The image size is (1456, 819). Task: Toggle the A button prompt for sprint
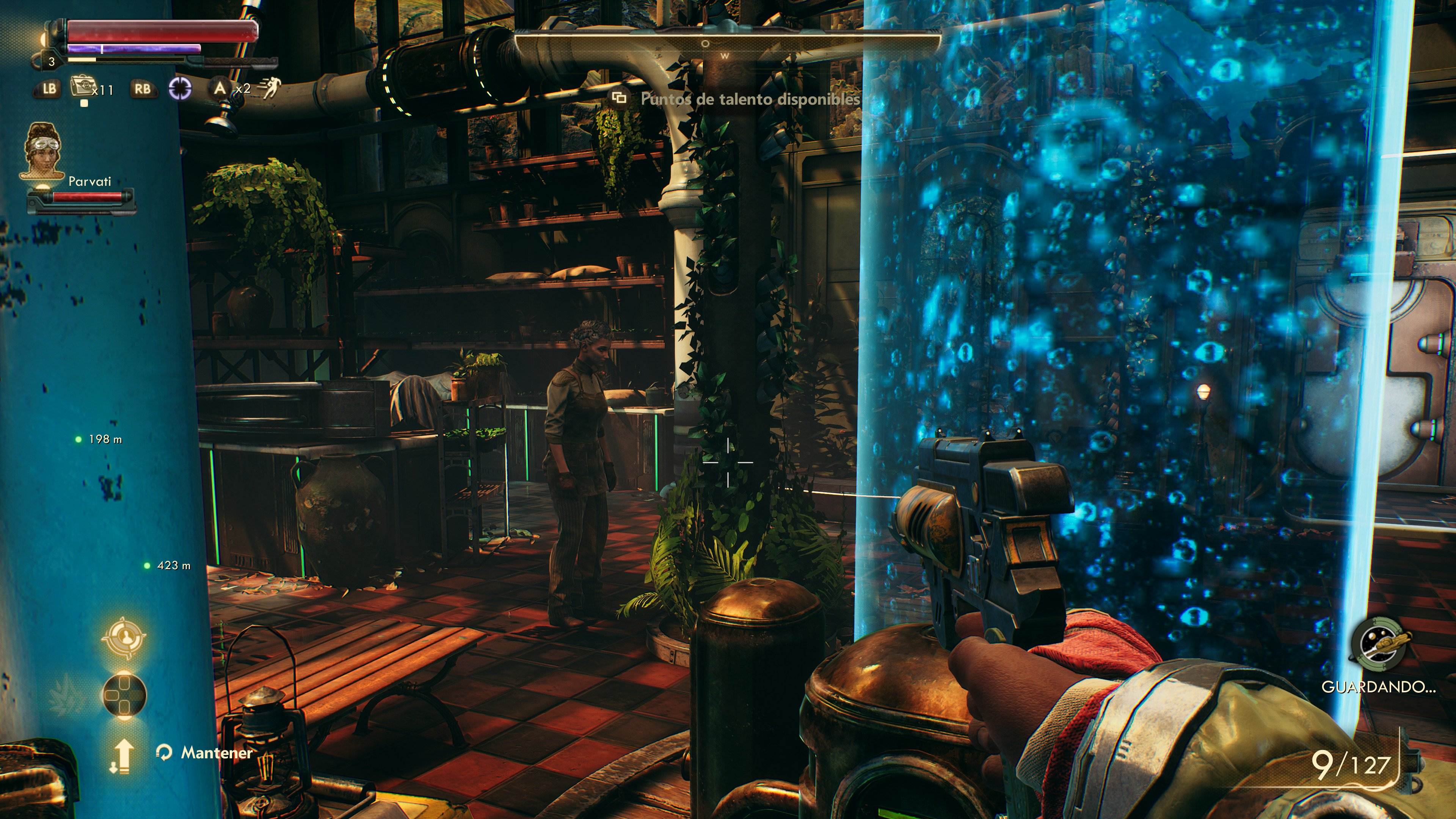point(220,89)
